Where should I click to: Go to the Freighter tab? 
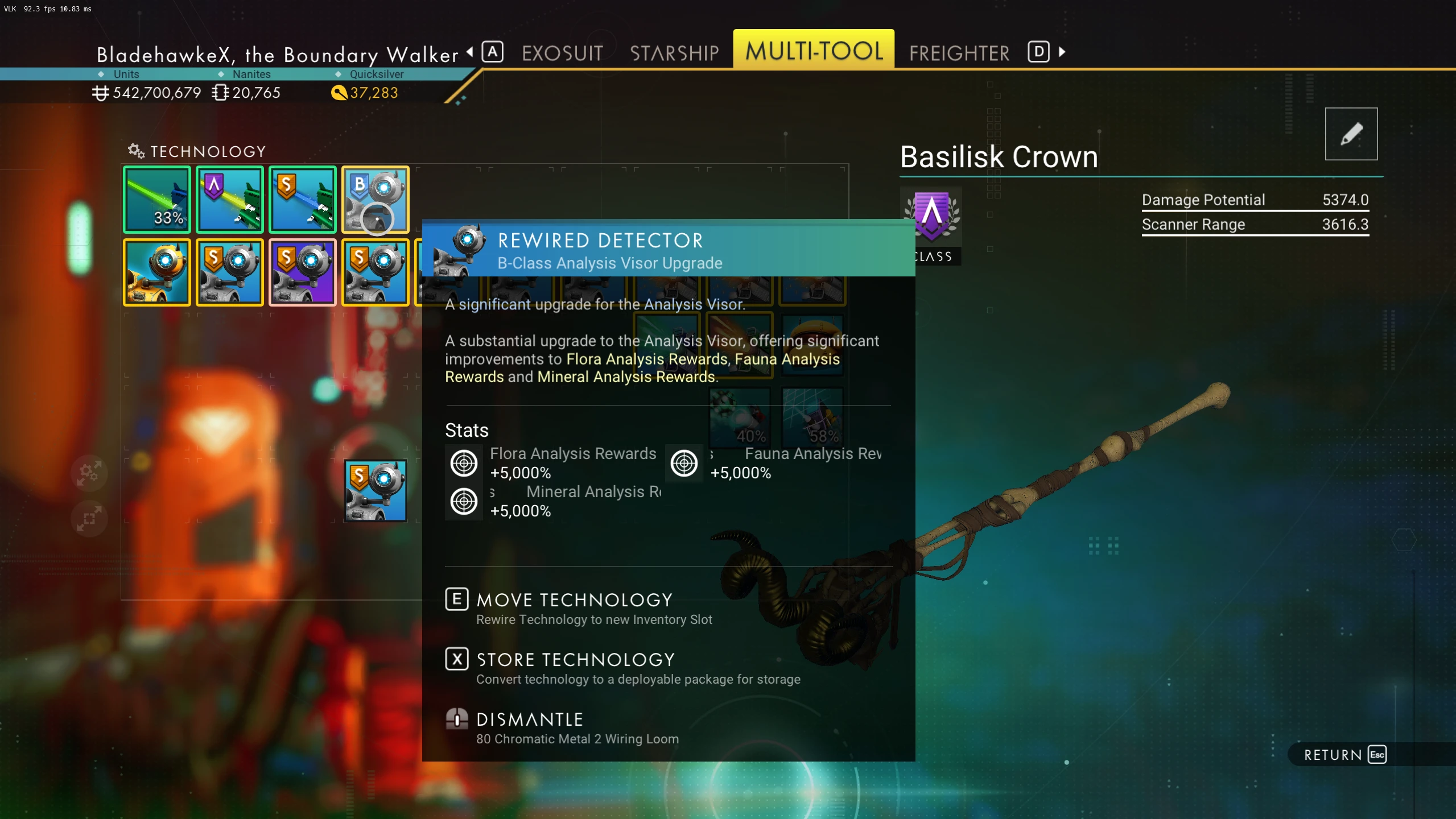click(959, 53)
